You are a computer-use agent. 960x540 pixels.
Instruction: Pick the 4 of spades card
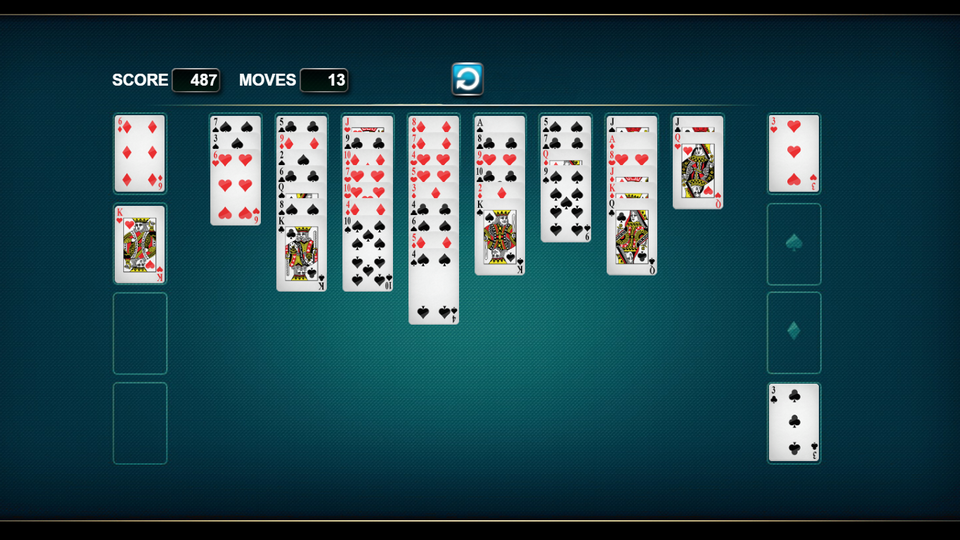433,290
